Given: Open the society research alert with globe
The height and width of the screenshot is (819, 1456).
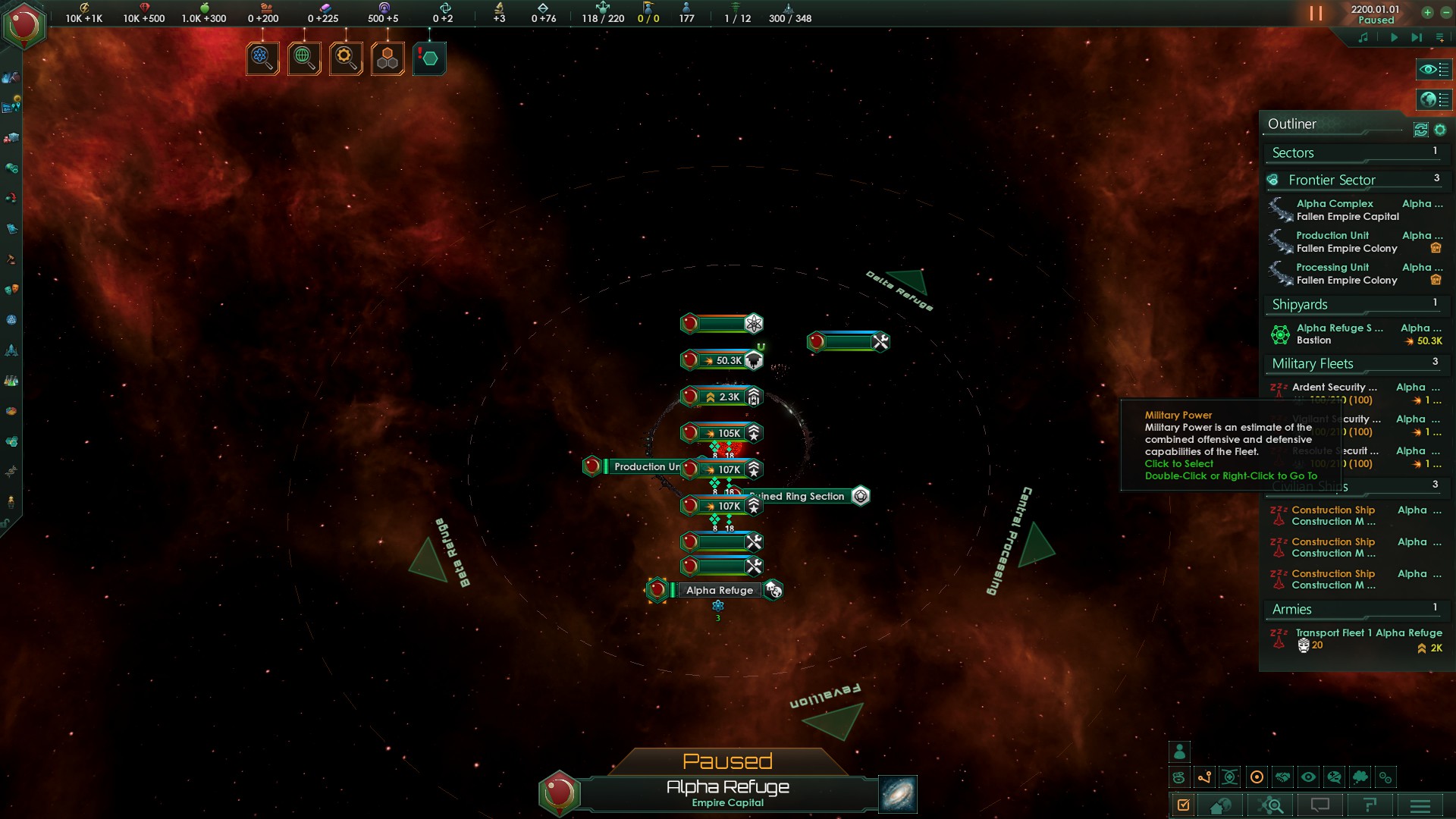Looking at the screenshot, I should coord(304,58).
